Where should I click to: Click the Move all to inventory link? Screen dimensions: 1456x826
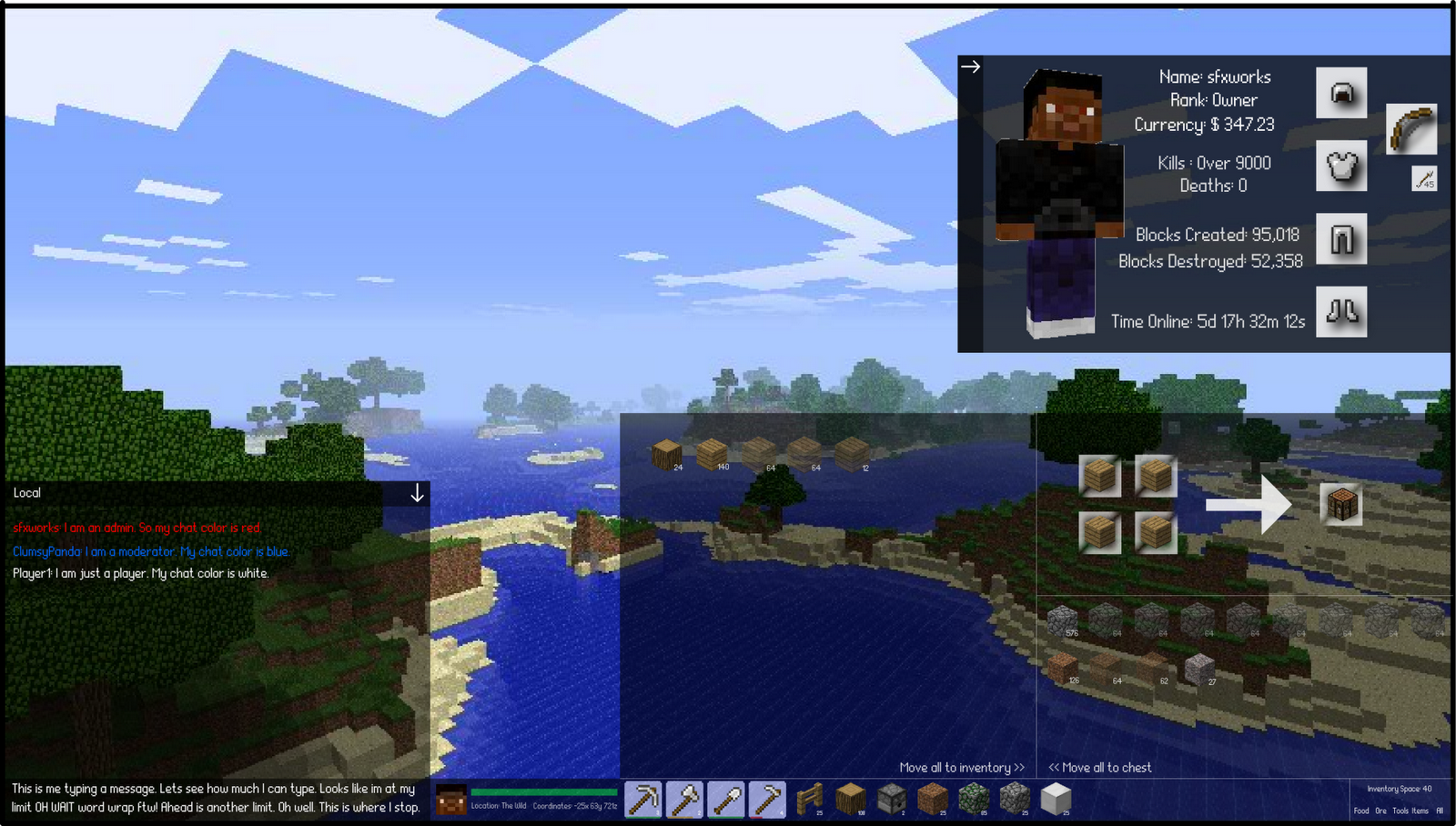tap(962, 767)
